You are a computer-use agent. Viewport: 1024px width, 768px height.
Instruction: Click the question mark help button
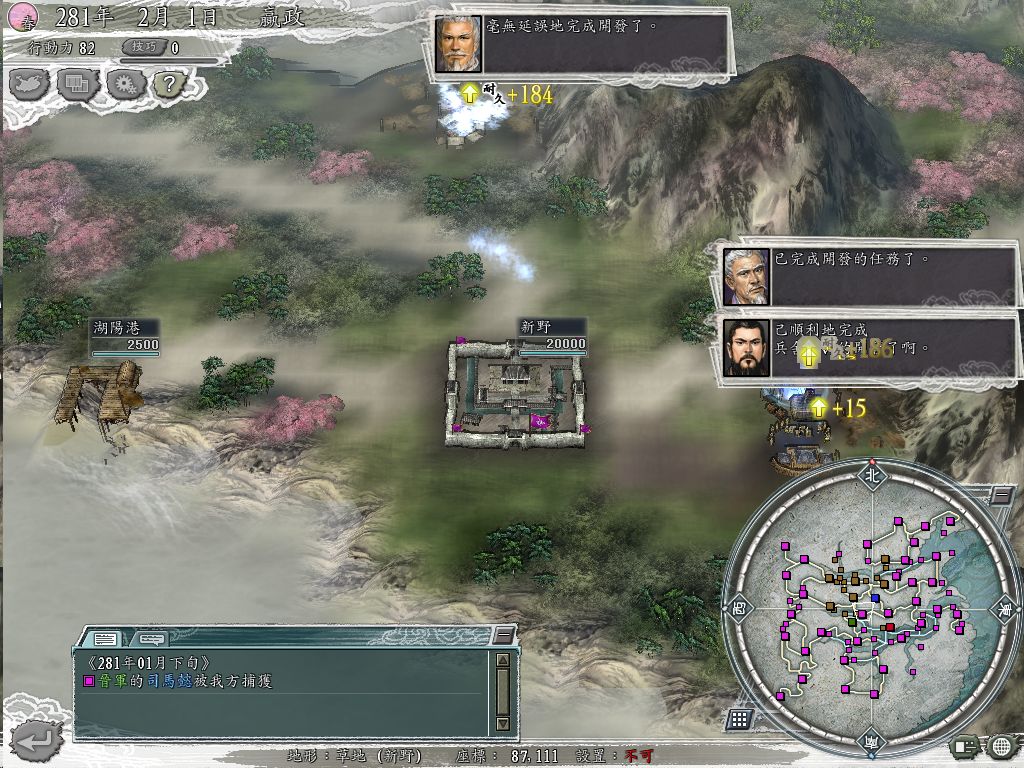point(169,84)
